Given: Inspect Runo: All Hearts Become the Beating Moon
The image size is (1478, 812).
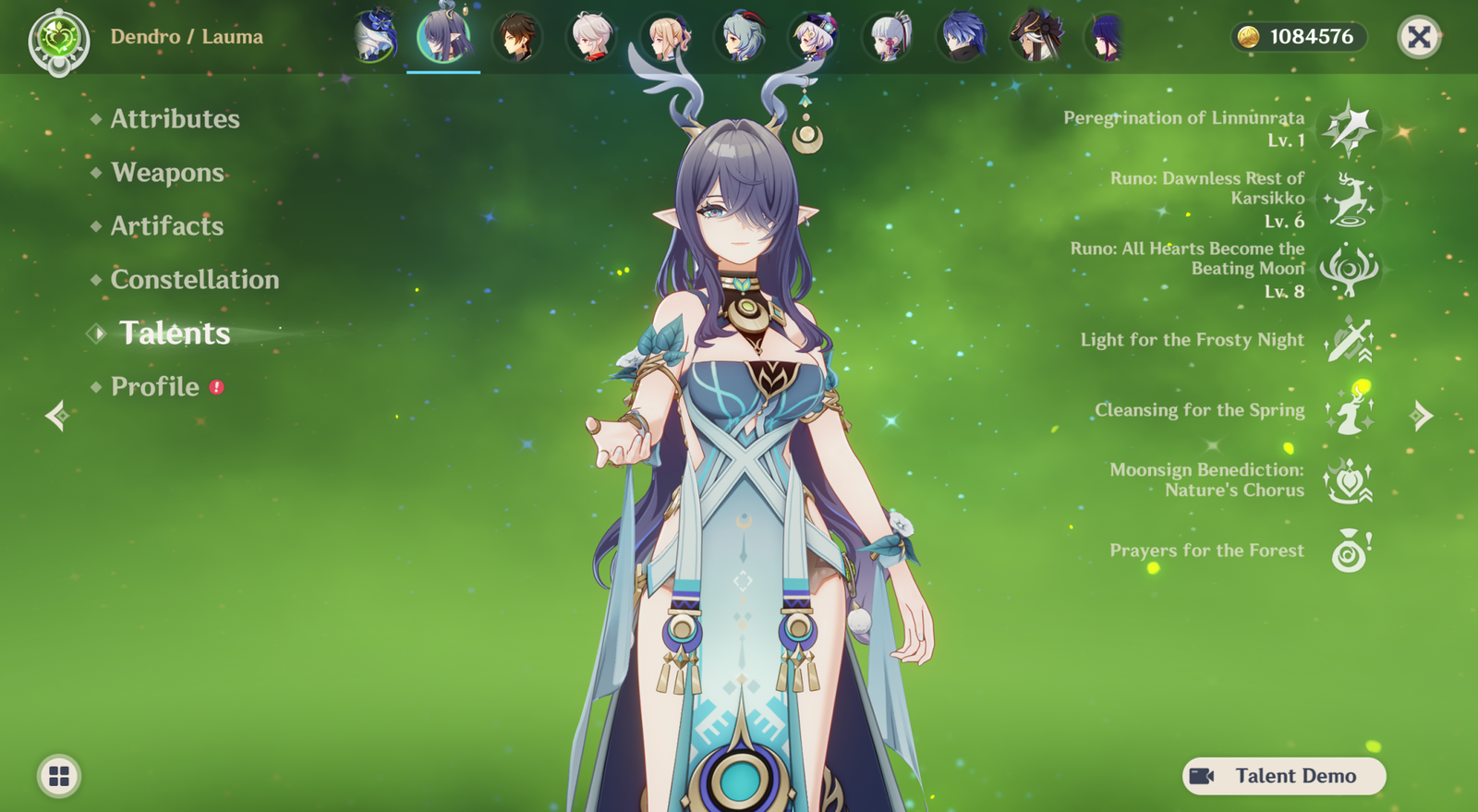Looking at the screenshot, I should tap(1349, 270).
